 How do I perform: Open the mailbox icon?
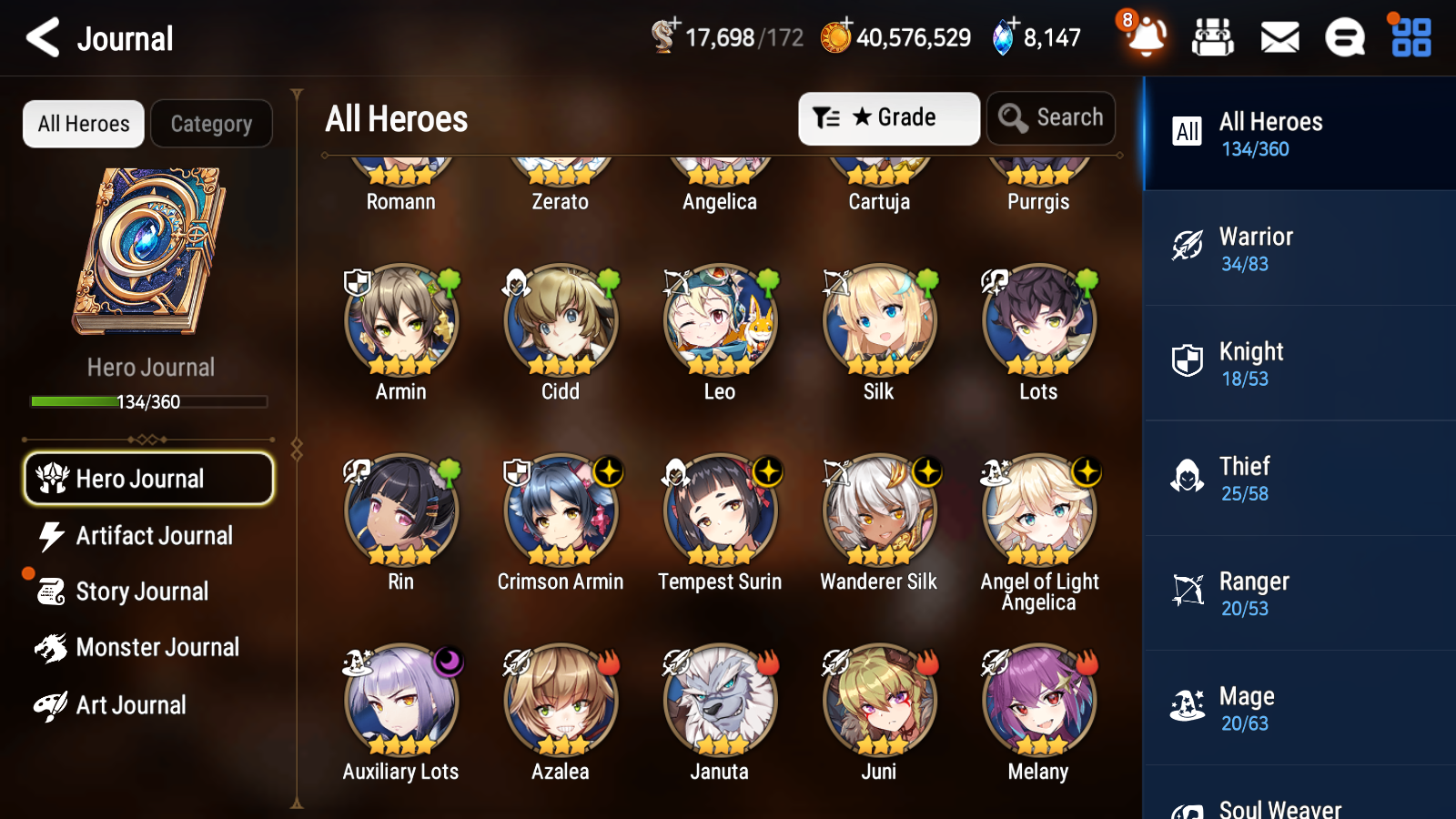(1279, 38)
